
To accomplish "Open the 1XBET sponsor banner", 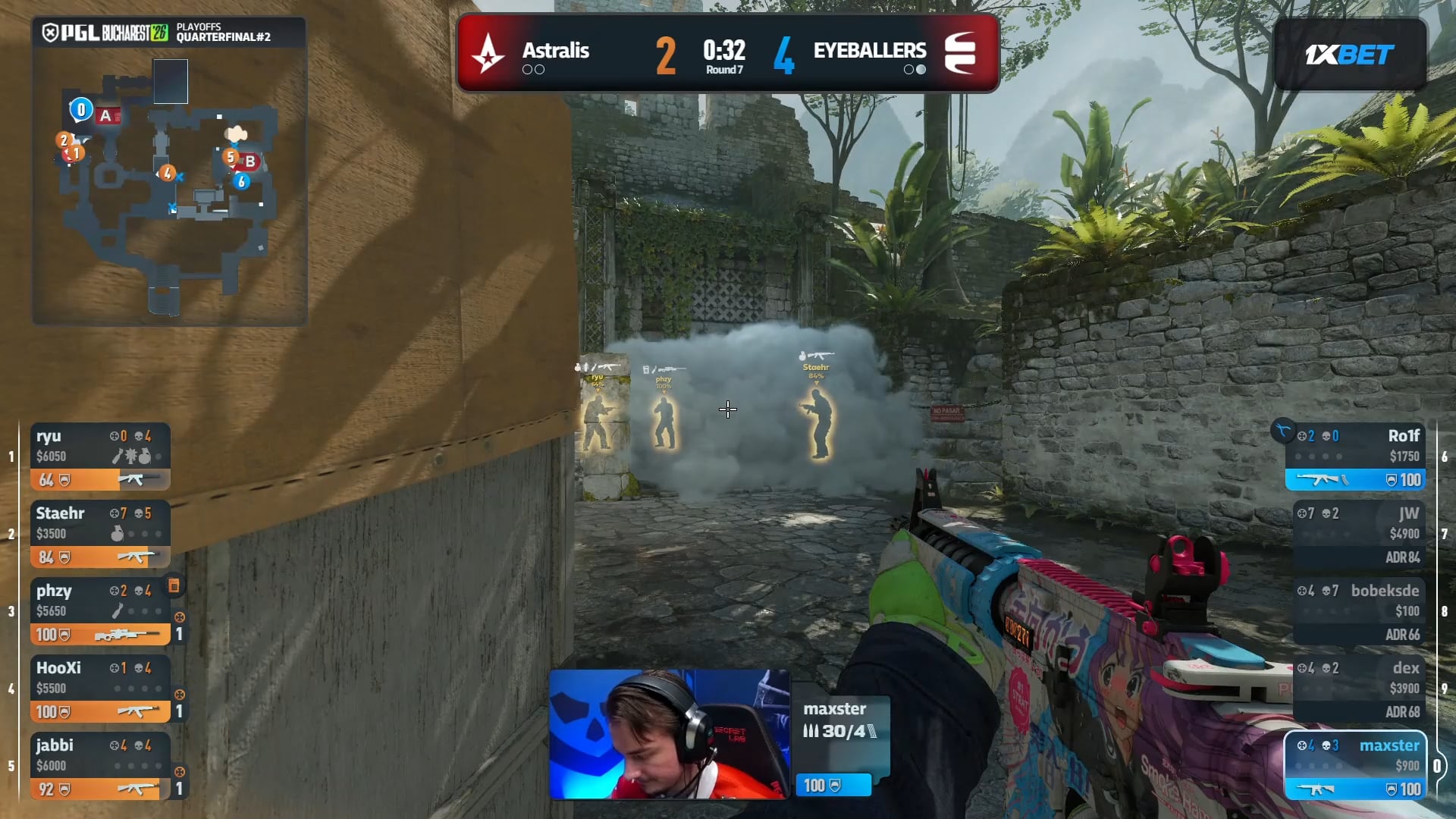I will click(x=1349, y=55).
